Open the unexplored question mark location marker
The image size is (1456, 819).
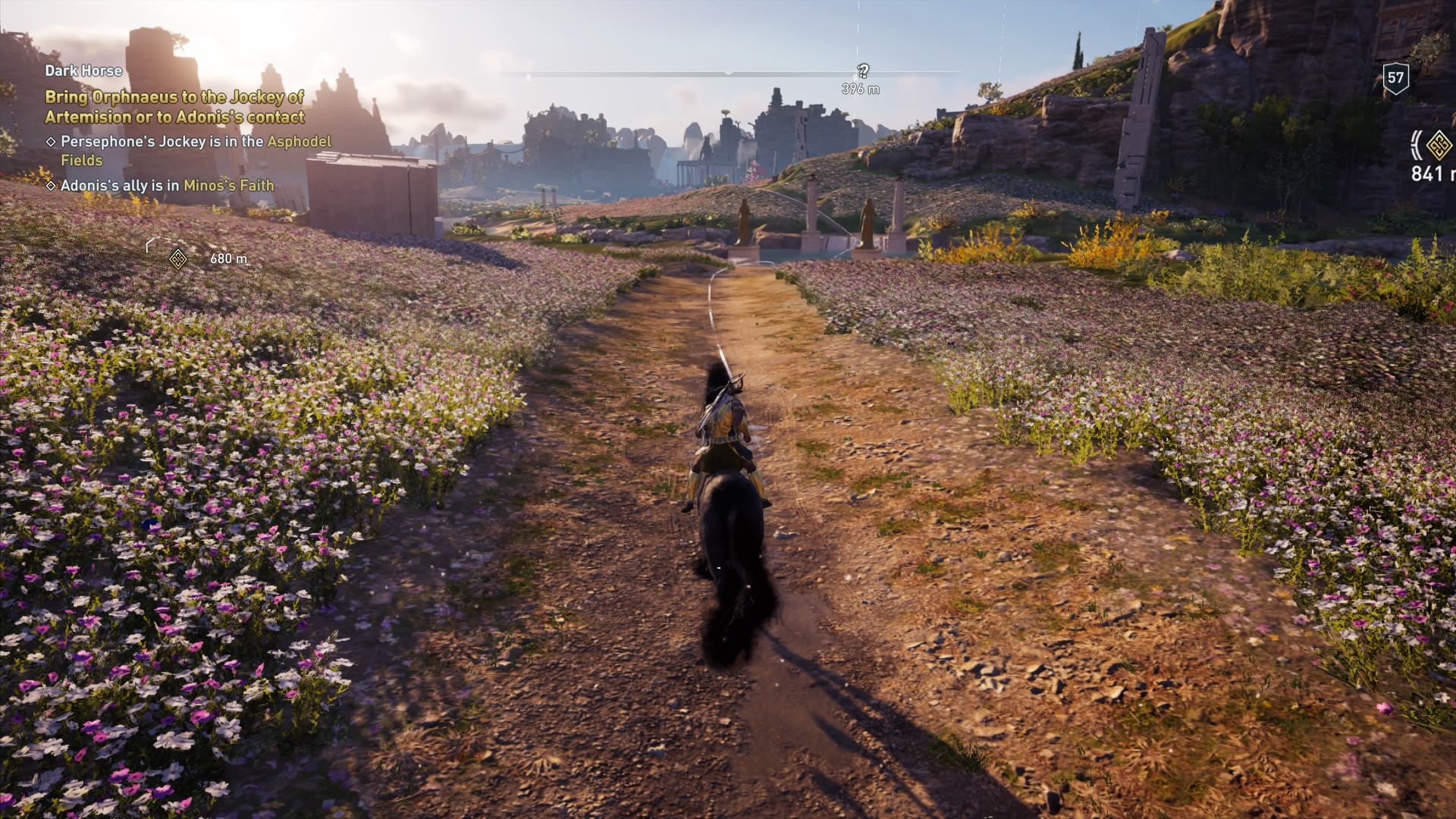click(x=861, y=71)
